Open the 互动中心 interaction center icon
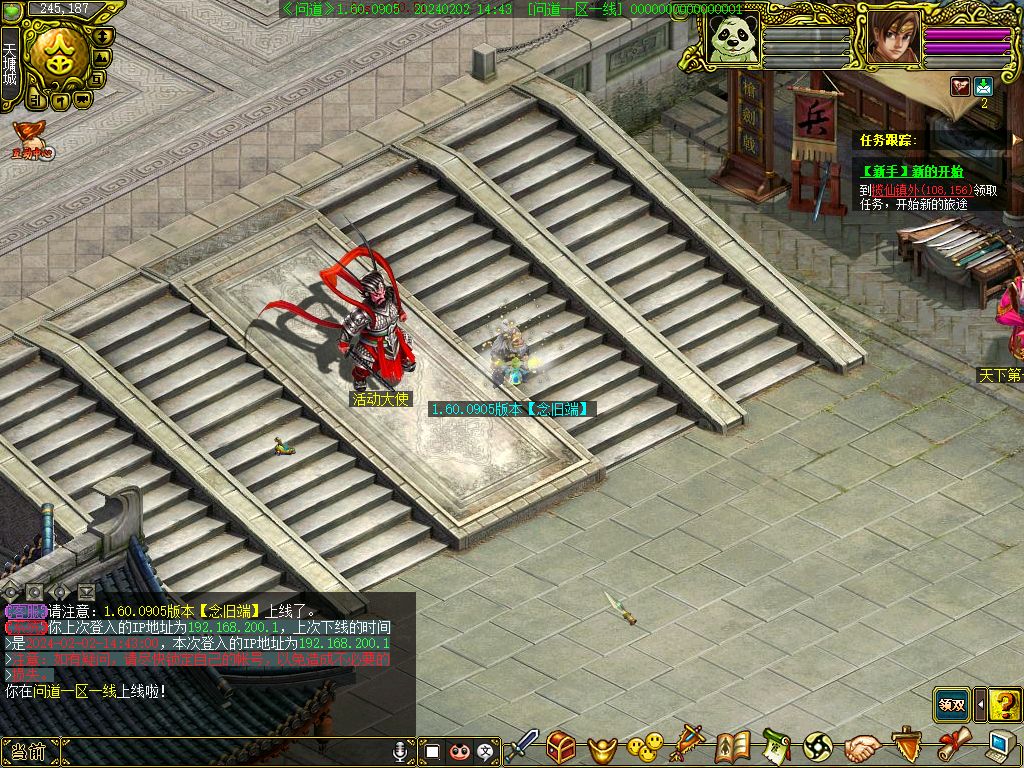The height and width of the screenshot is (768, 1024). (31, 140)
